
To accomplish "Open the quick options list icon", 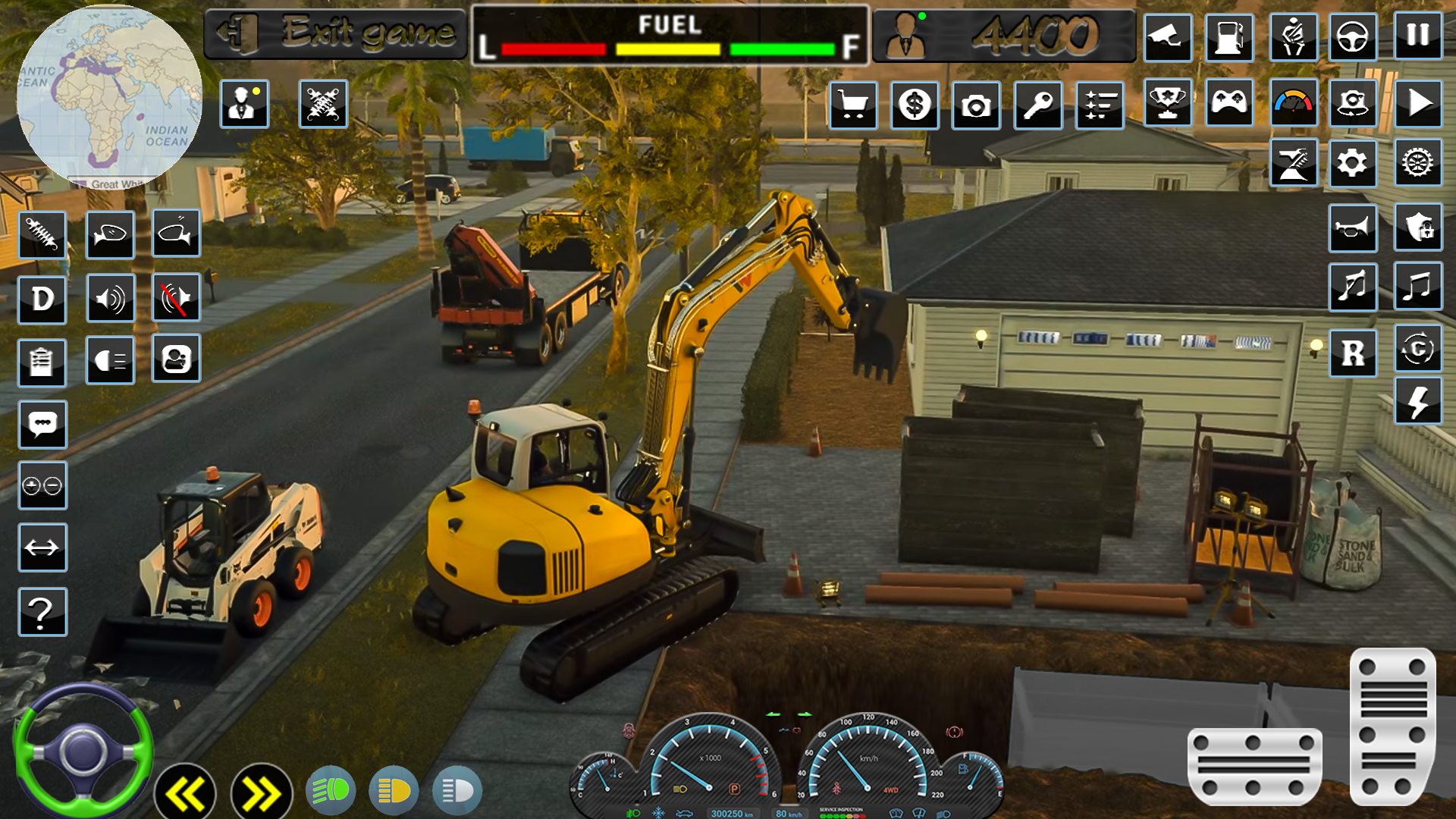I will coord(1100,106).
